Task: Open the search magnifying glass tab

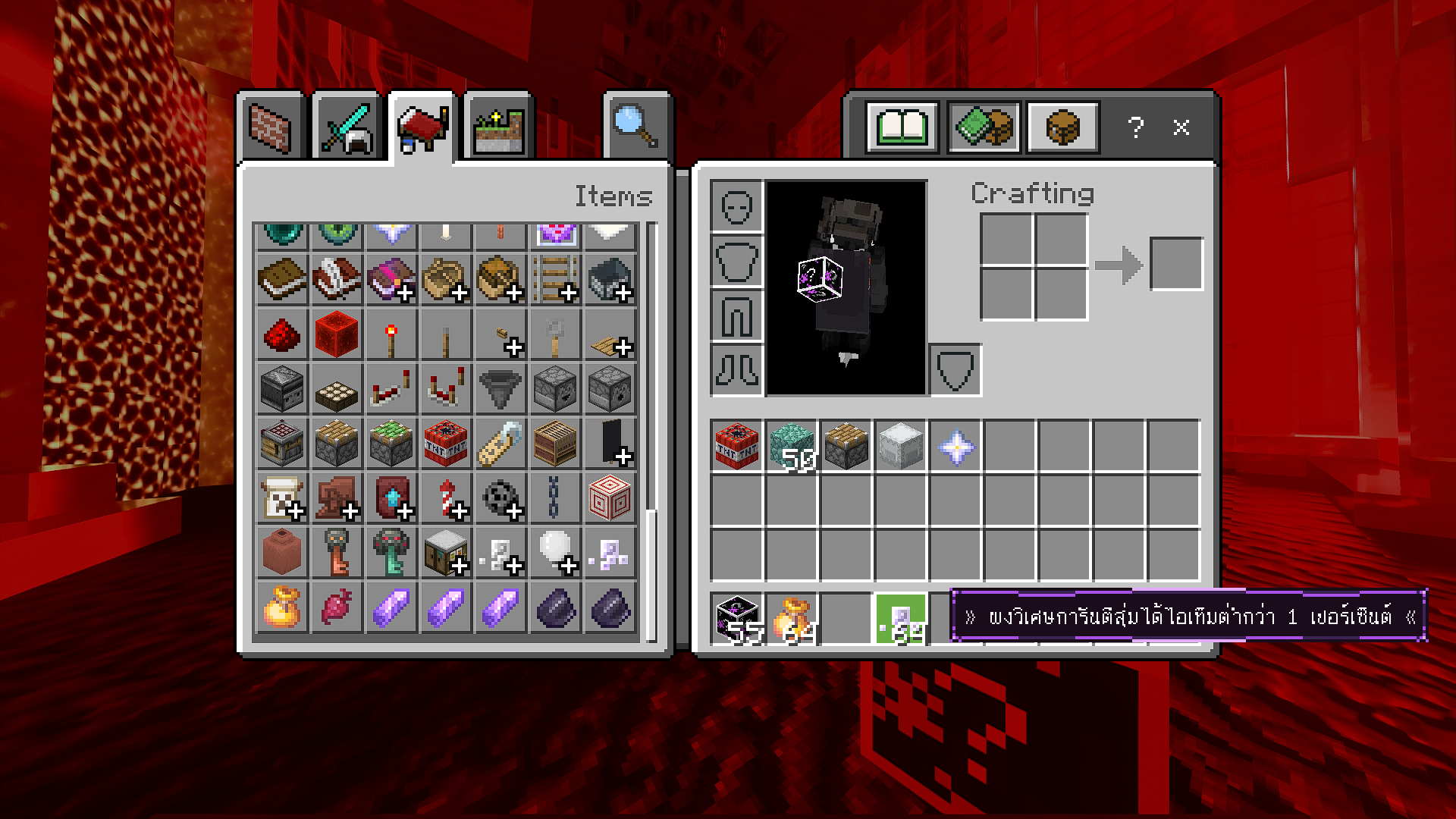Action: coord(635,127)
